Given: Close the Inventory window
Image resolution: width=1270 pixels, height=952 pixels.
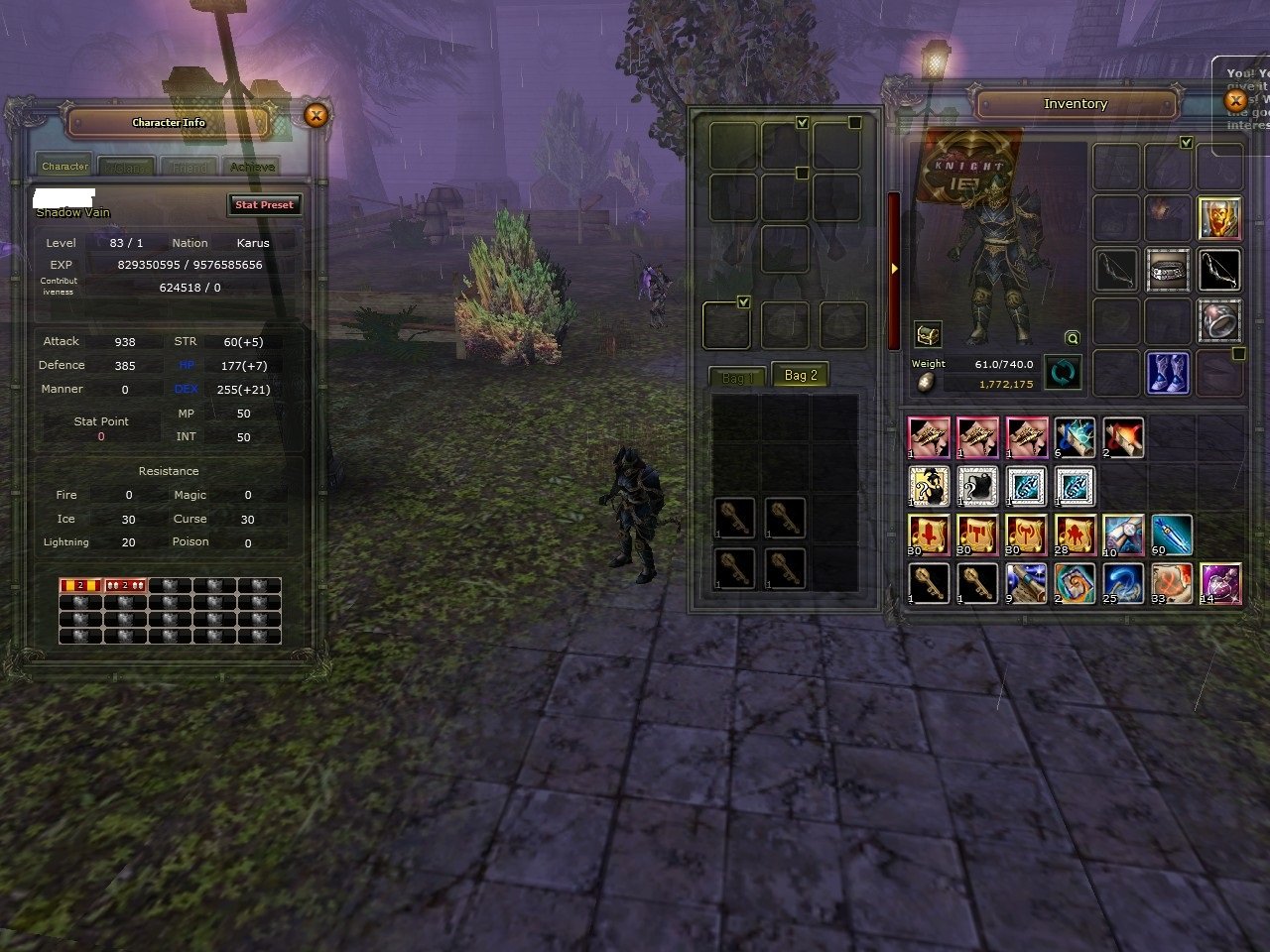Looking at the screenshot, I should (x=1235, y=101).
